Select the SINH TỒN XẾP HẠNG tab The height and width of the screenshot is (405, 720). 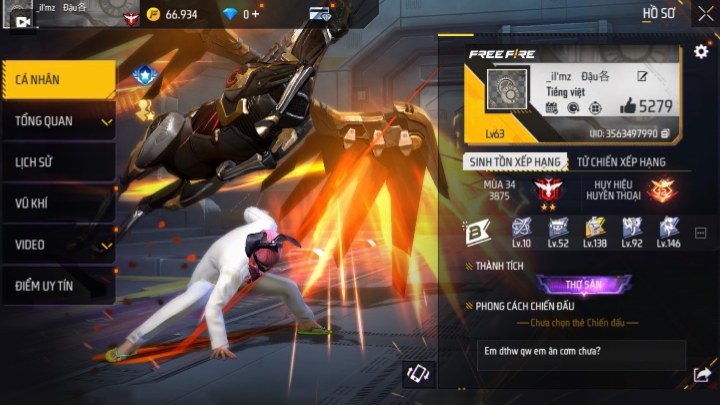point(514,162)
